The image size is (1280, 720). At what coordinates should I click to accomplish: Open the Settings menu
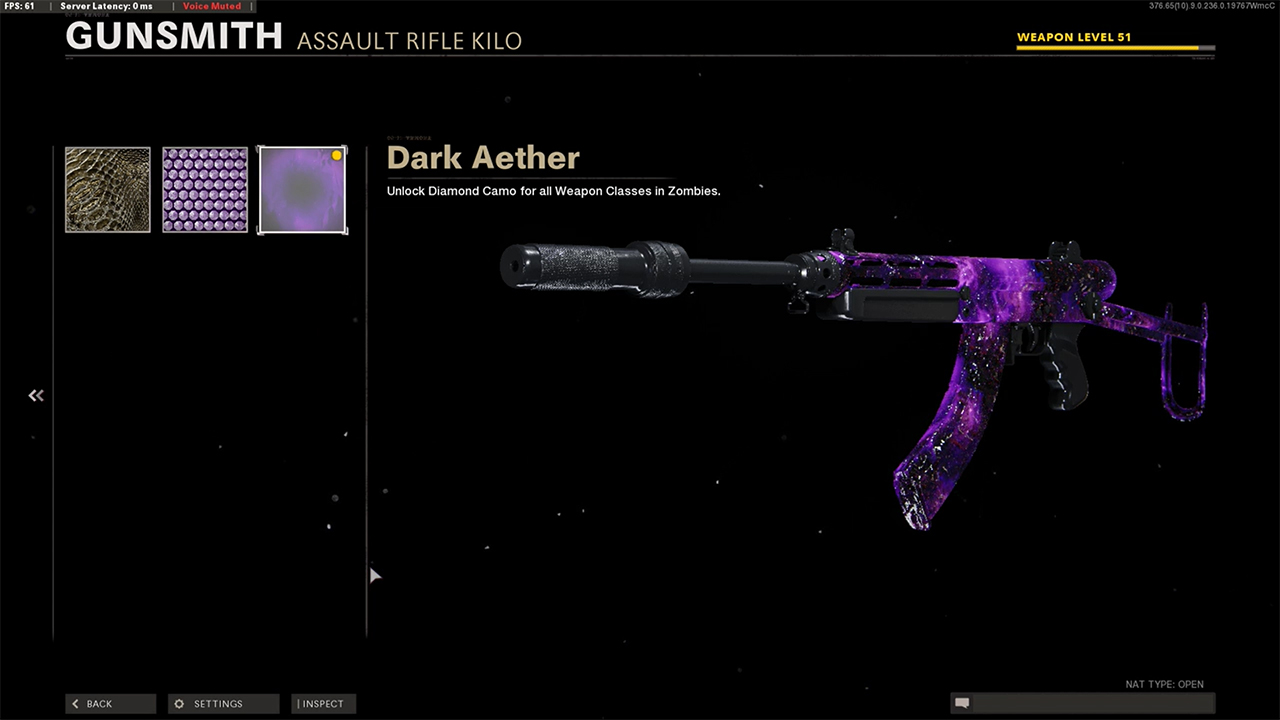[x=223, y=704]
